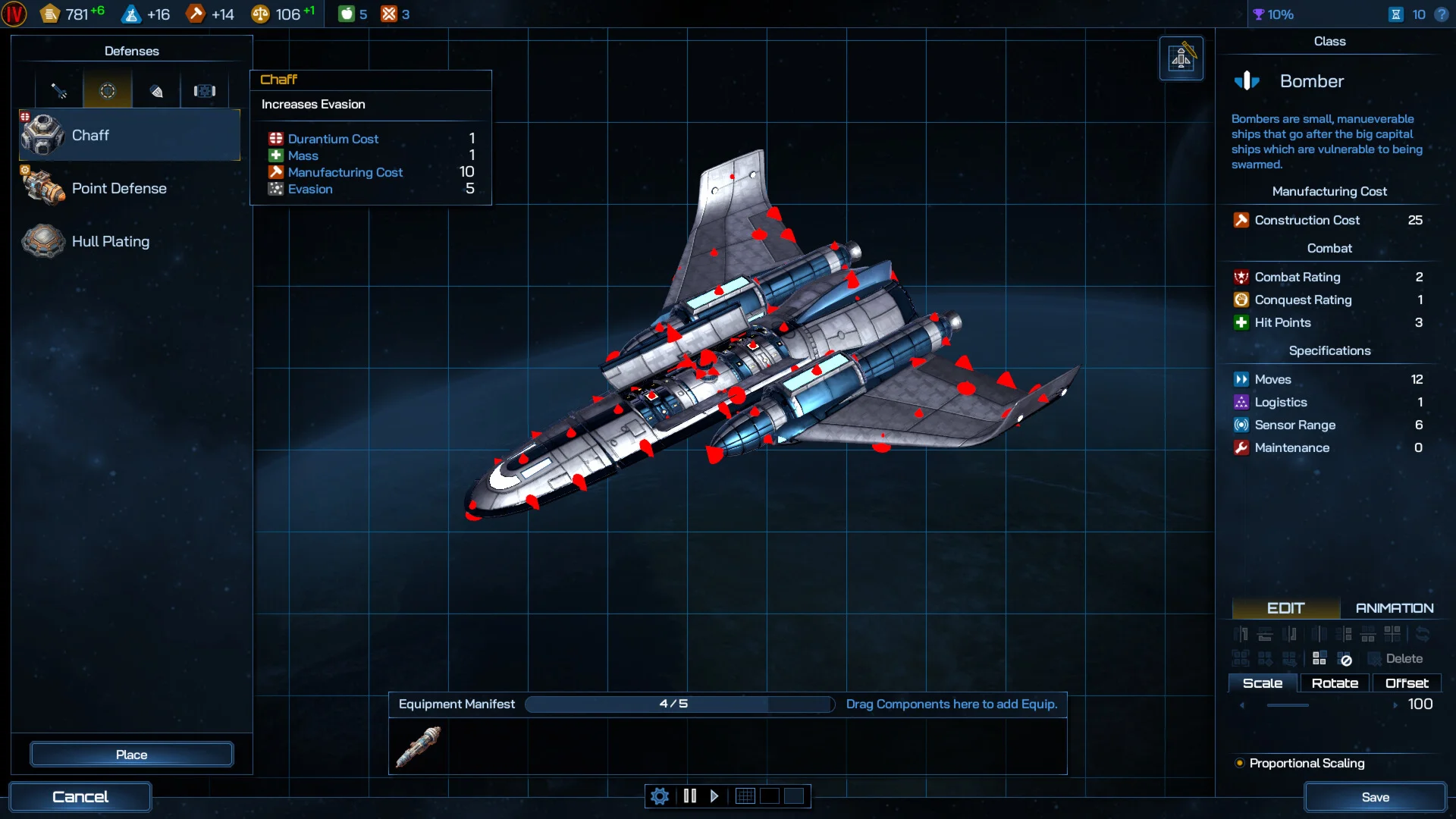Open the gear settings in viewer toolbar
The width and height of the screenshot is (1456, 819).
tap(660, 796)
